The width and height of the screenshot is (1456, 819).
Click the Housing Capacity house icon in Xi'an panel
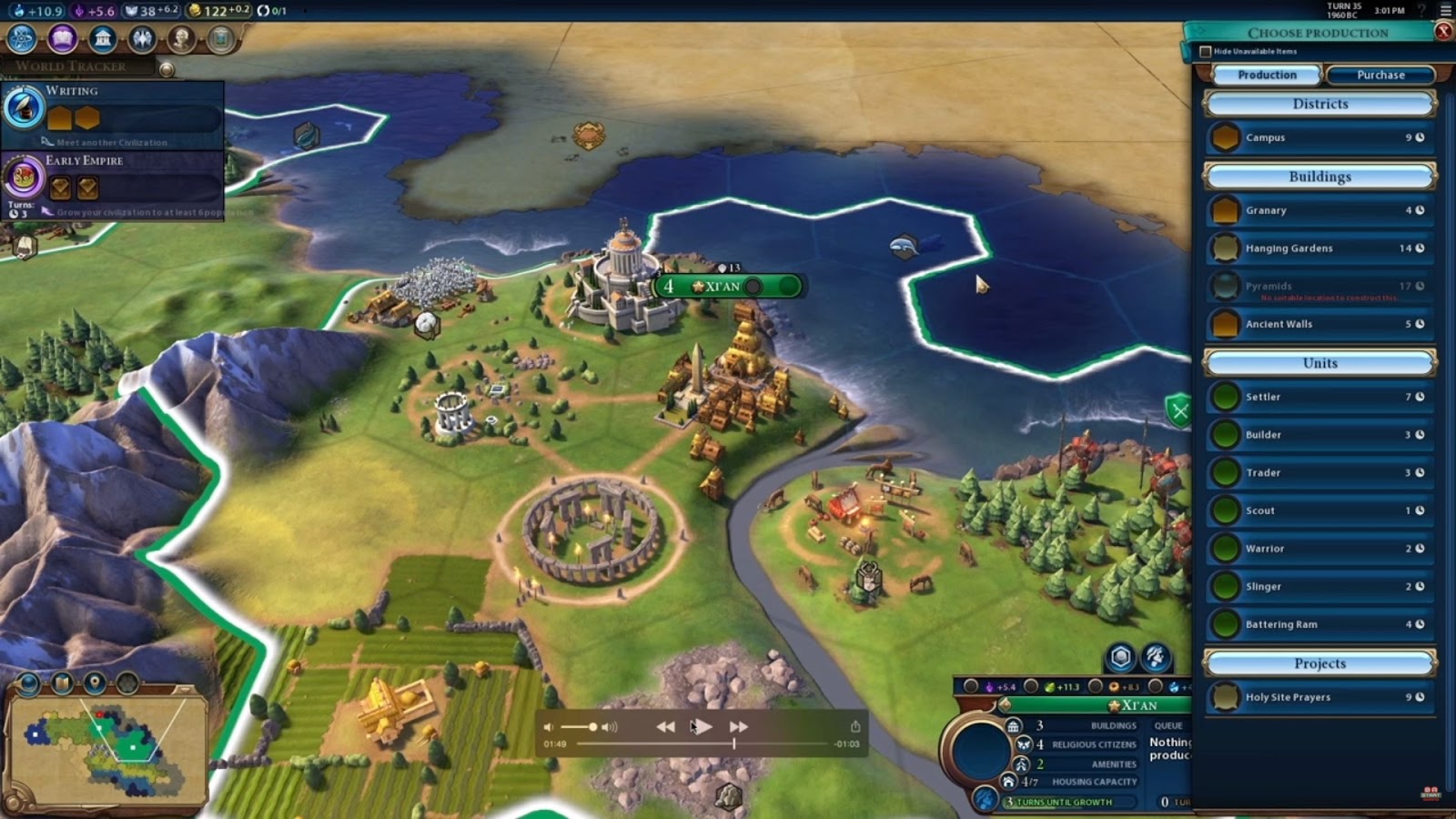1012,781
